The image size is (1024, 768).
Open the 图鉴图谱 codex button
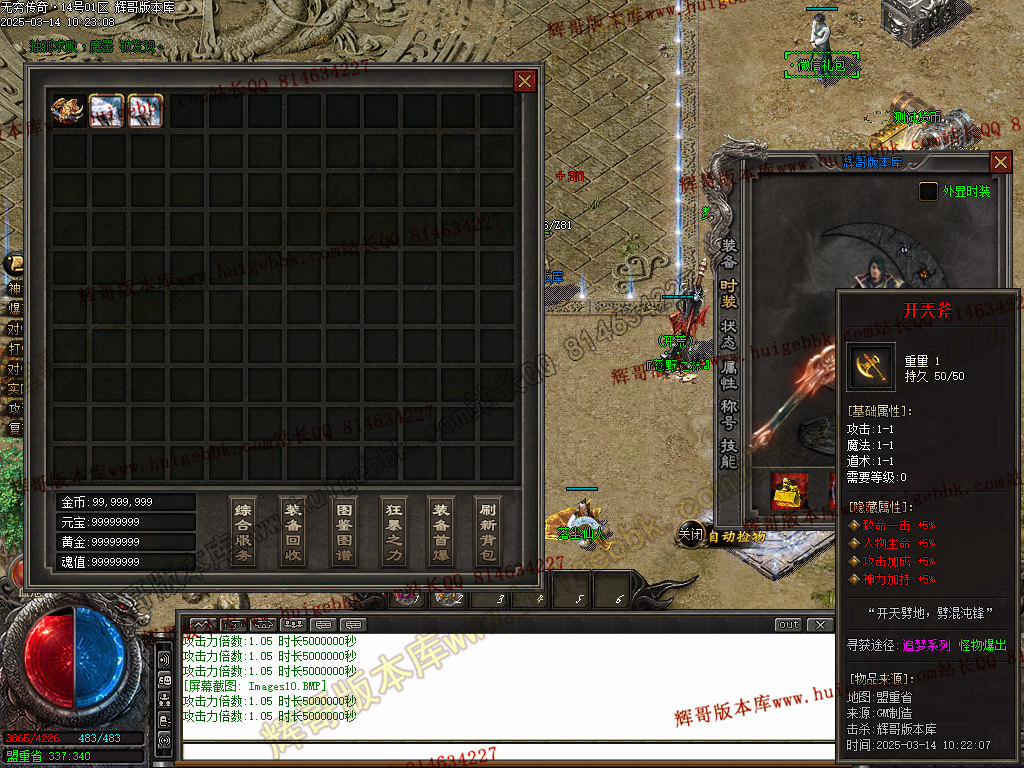coord(344,531)
